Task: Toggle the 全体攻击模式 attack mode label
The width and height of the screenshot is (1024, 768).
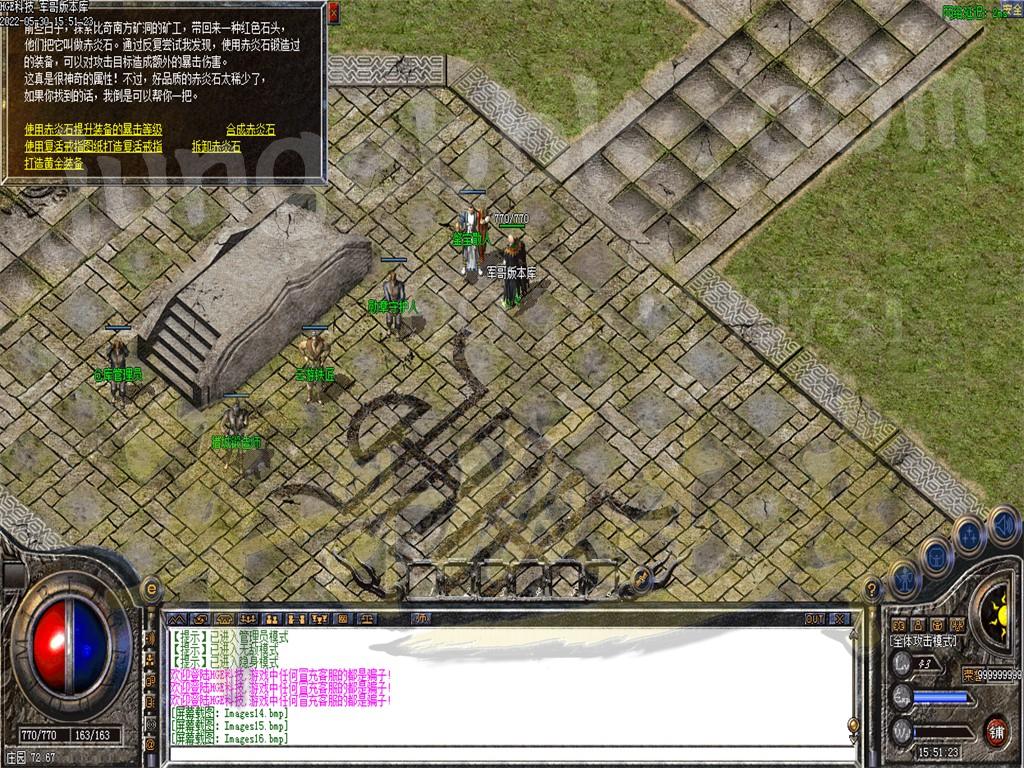Action: pos(924,641)
